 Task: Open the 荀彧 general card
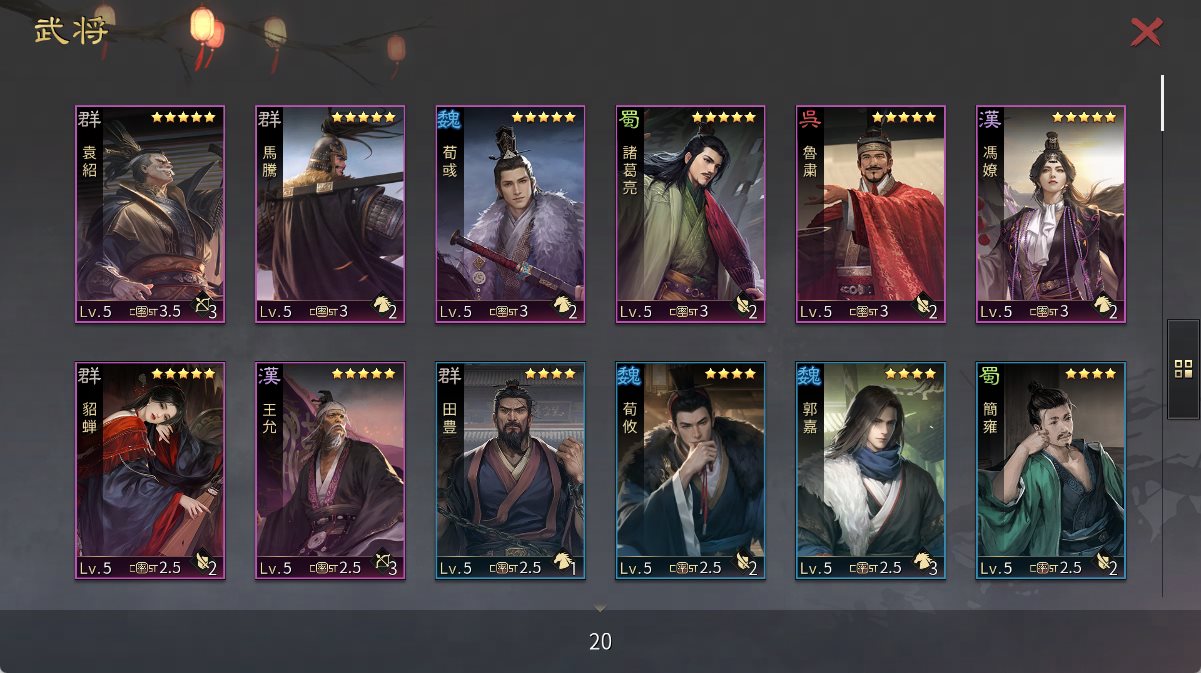tap(510, 214)
